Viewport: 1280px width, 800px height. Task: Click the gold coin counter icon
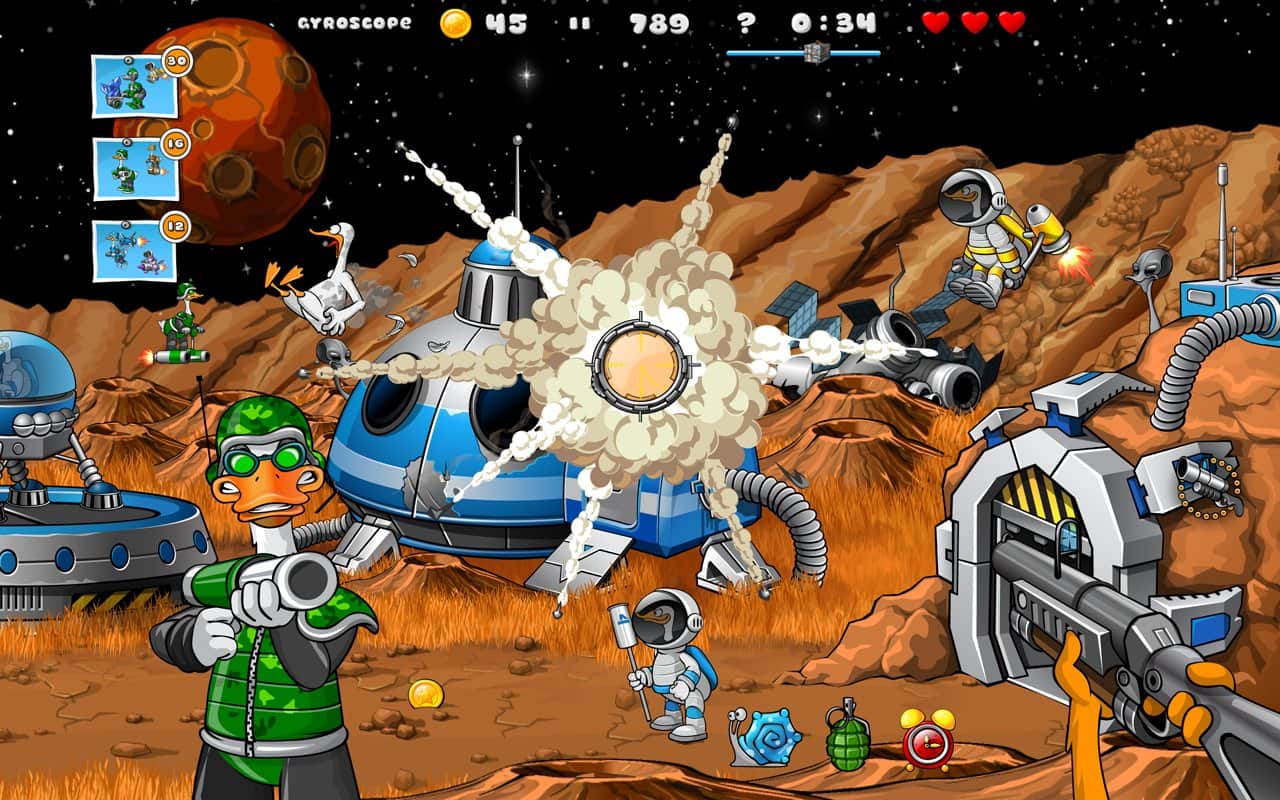(x=455, y=23)
